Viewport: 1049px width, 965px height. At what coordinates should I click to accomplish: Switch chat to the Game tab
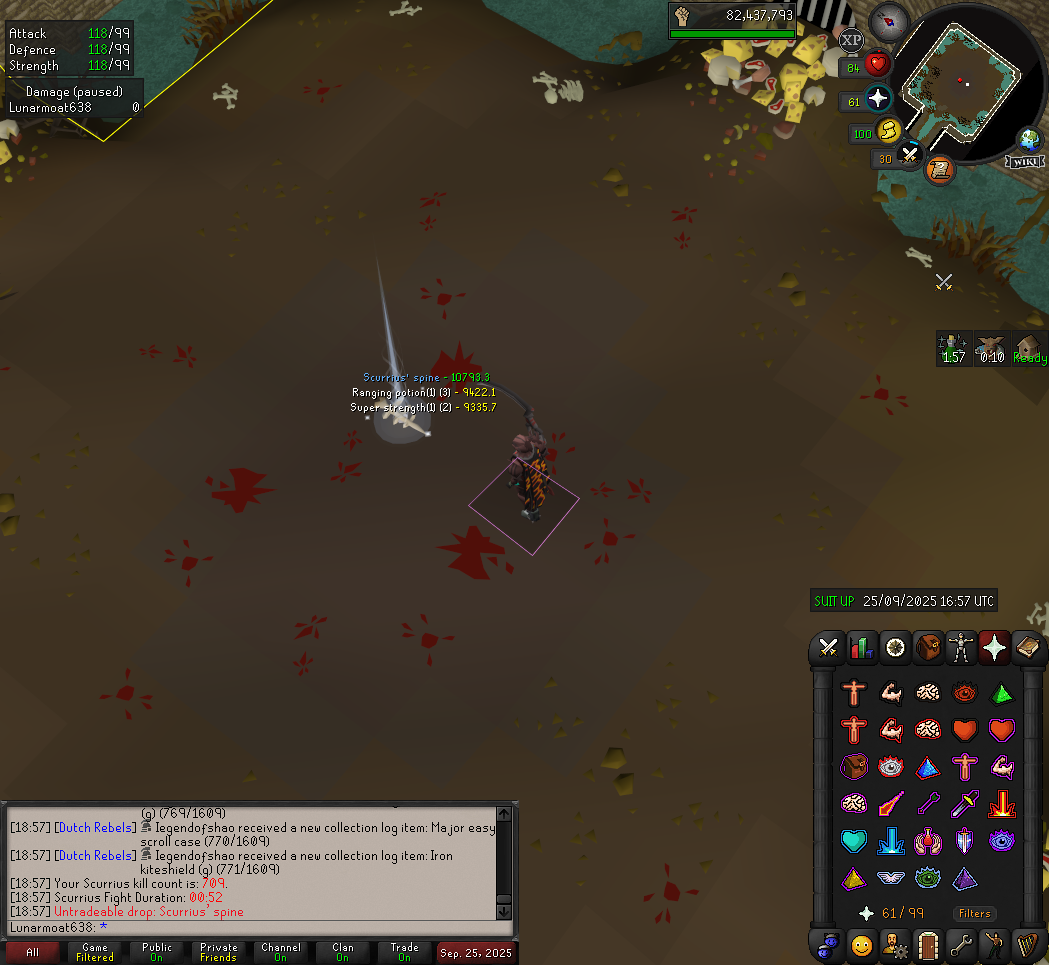click(x=95, y=951)
